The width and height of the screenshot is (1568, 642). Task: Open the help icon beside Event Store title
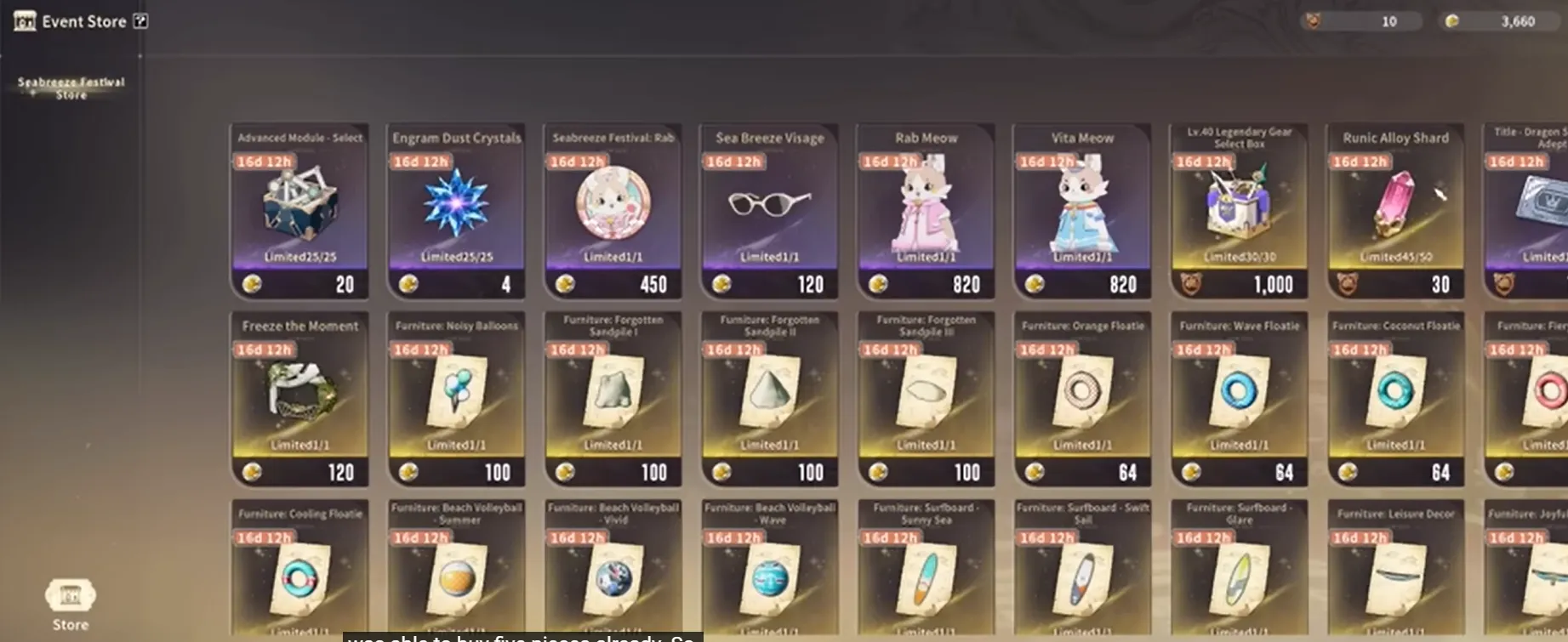coord(141,20)
